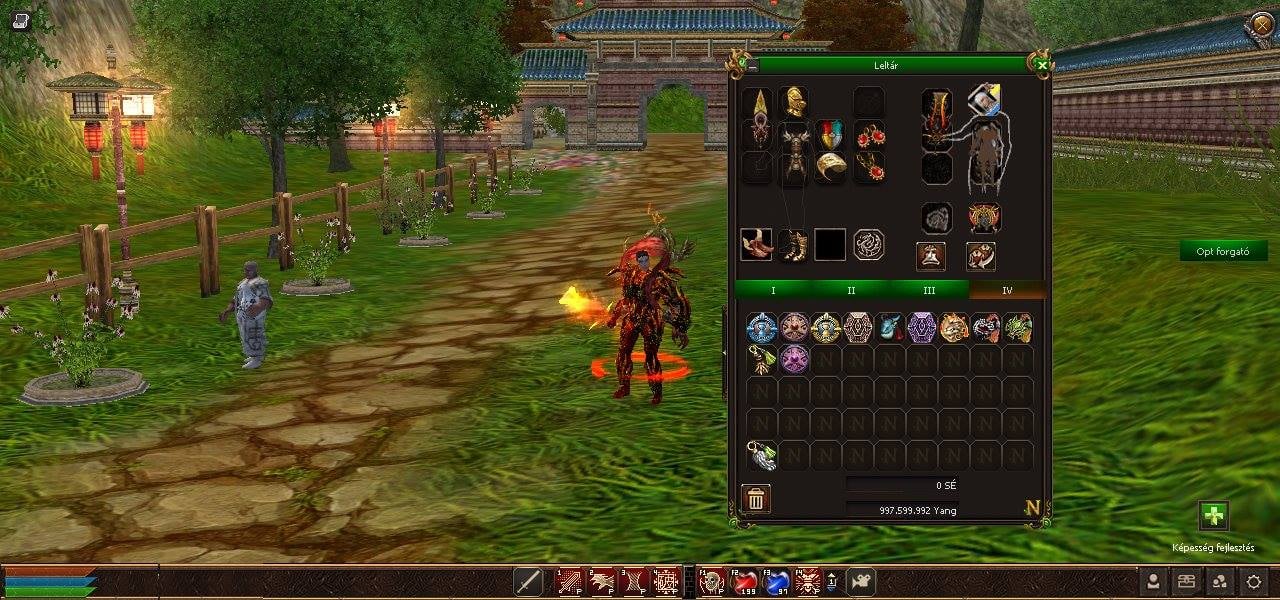Select the blue hourglass medallion item
1280x600 pixels.
tap(762, 327)
